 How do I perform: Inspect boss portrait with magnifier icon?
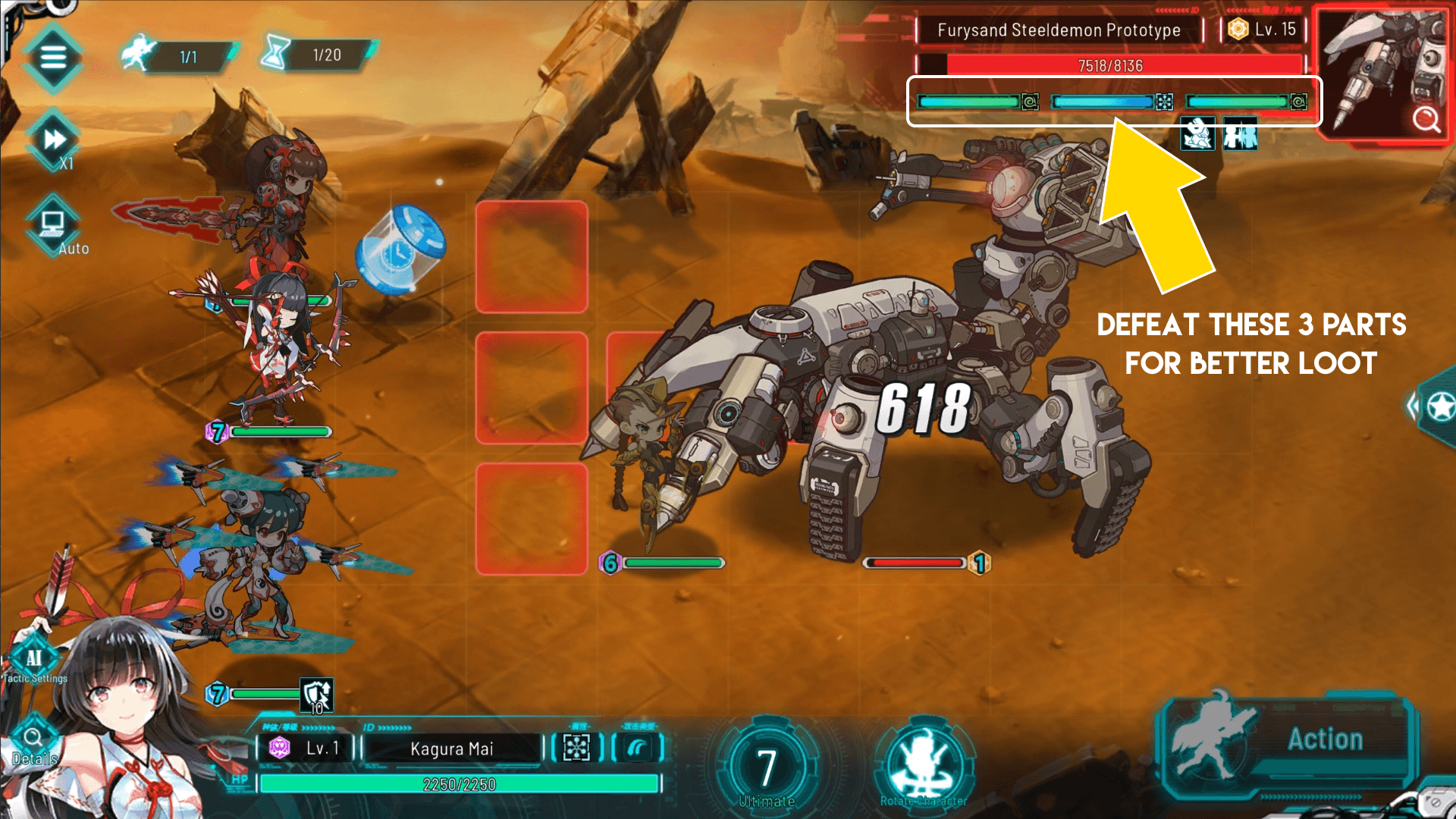(1426, 119)
